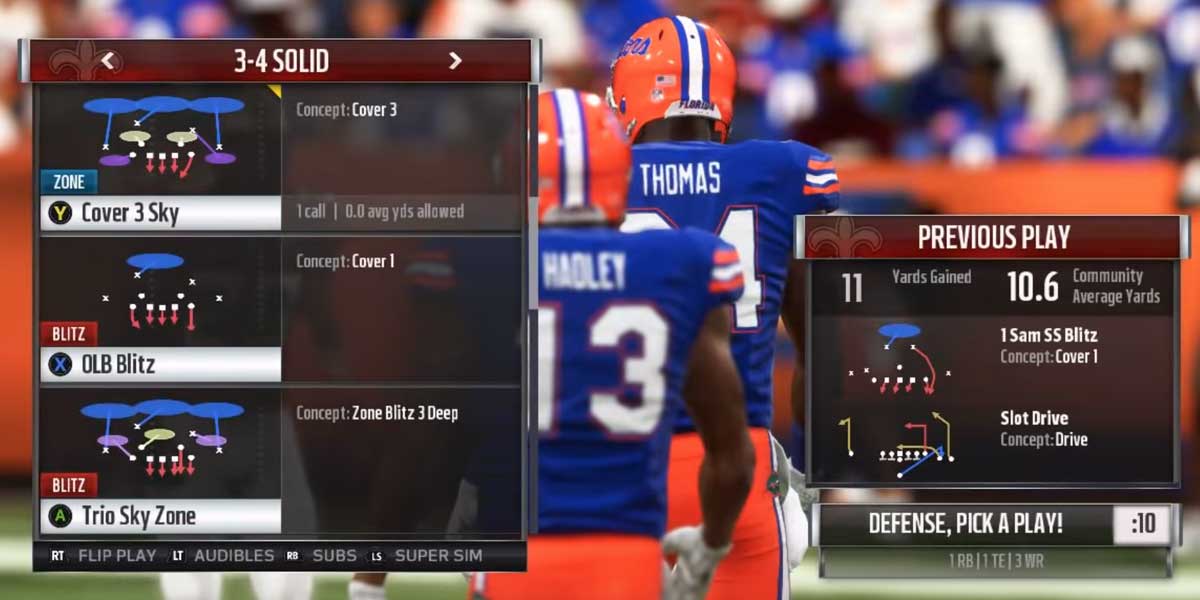The image size is (1200, 600).
Task: Click the 3-4 Solid formation header
Action: [x=281, y=61]
